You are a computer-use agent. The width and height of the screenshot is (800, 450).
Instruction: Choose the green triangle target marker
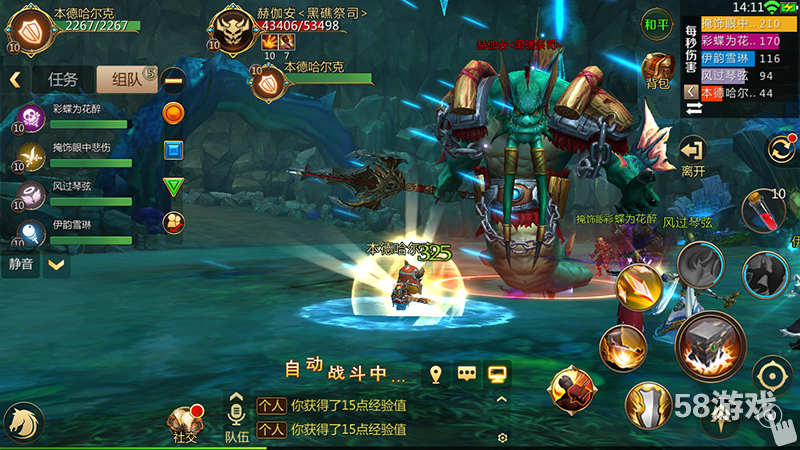[173, 186]
